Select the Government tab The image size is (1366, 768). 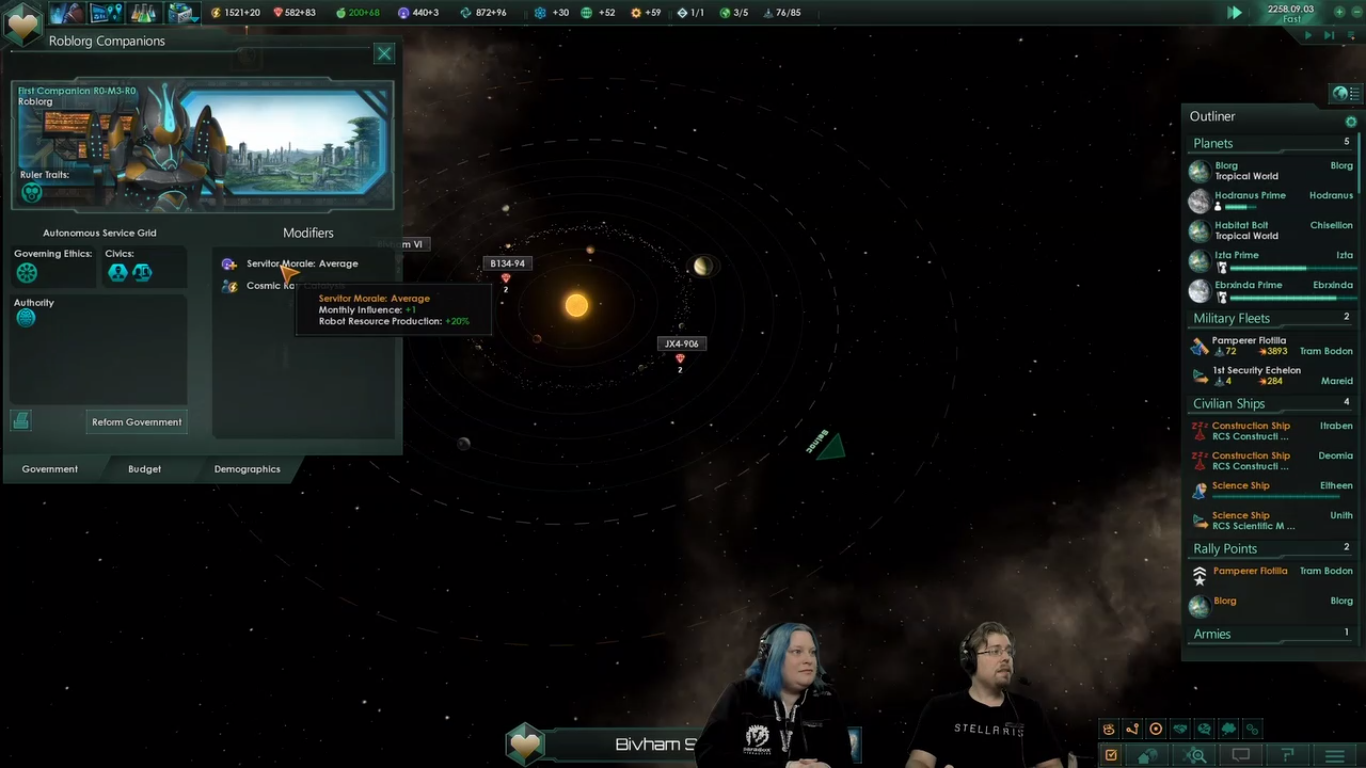[50, 469]
